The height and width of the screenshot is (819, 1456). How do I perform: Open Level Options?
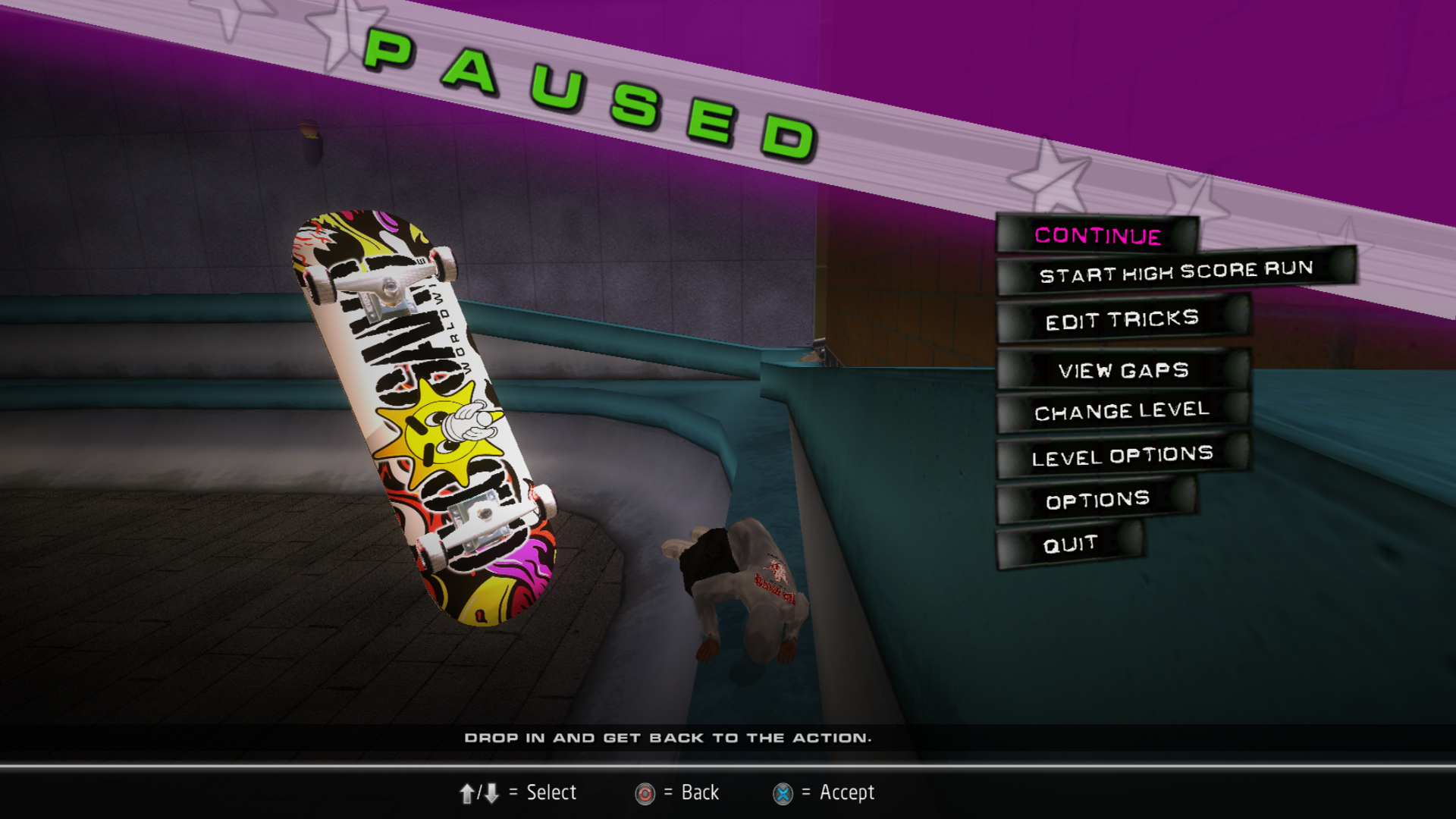tap(1122, 457)
